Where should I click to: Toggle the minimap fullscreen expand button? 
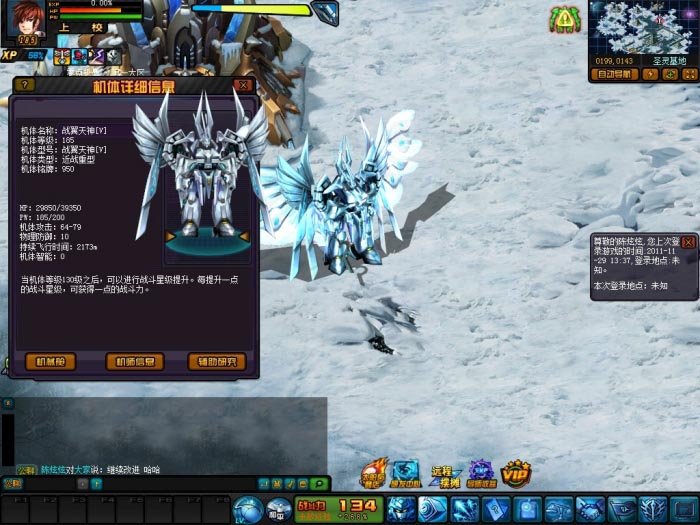[689, 74]
